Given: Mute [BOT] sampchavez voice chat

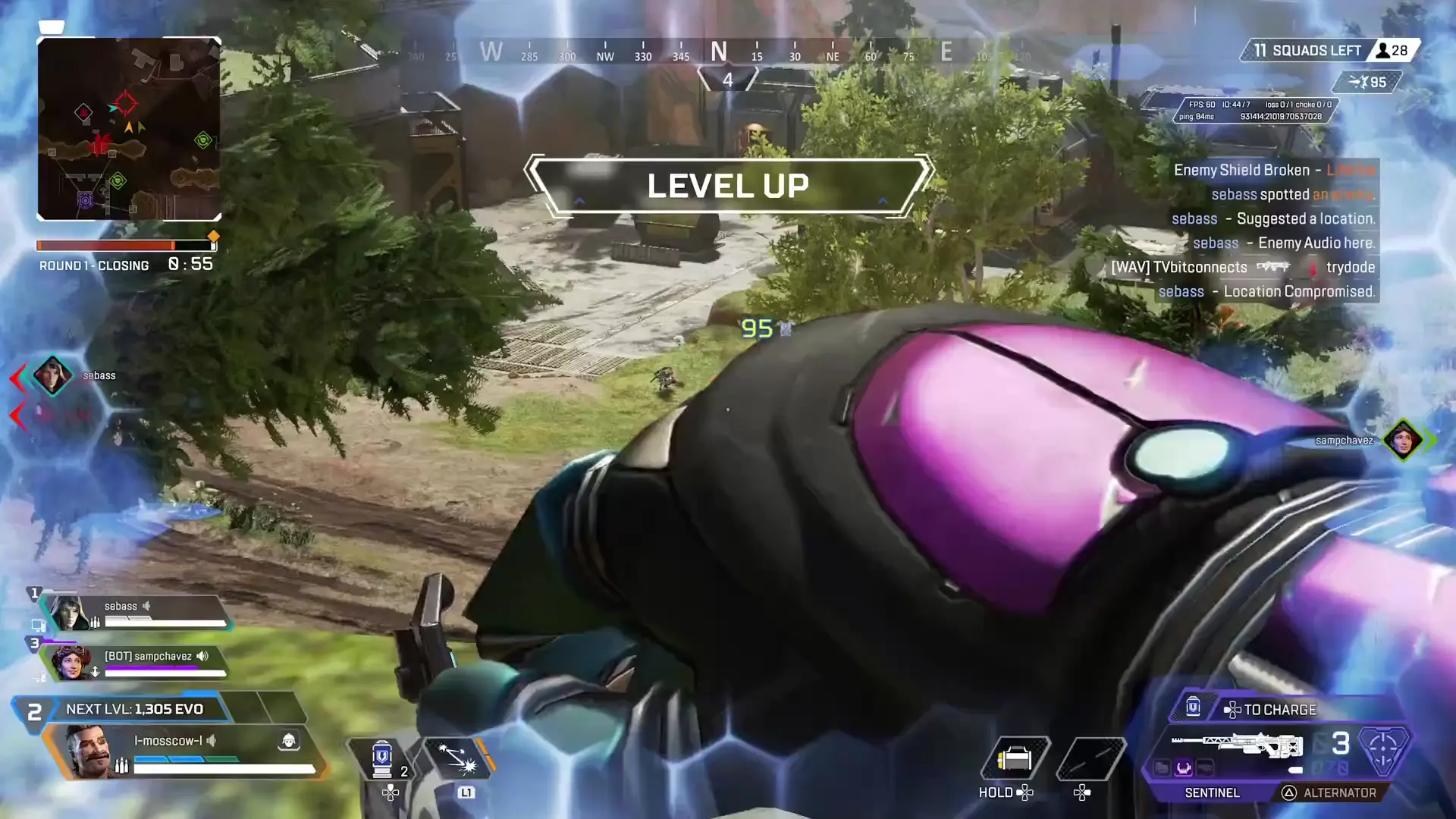Looking at the screenshot, I should click(x=200, y=657).
